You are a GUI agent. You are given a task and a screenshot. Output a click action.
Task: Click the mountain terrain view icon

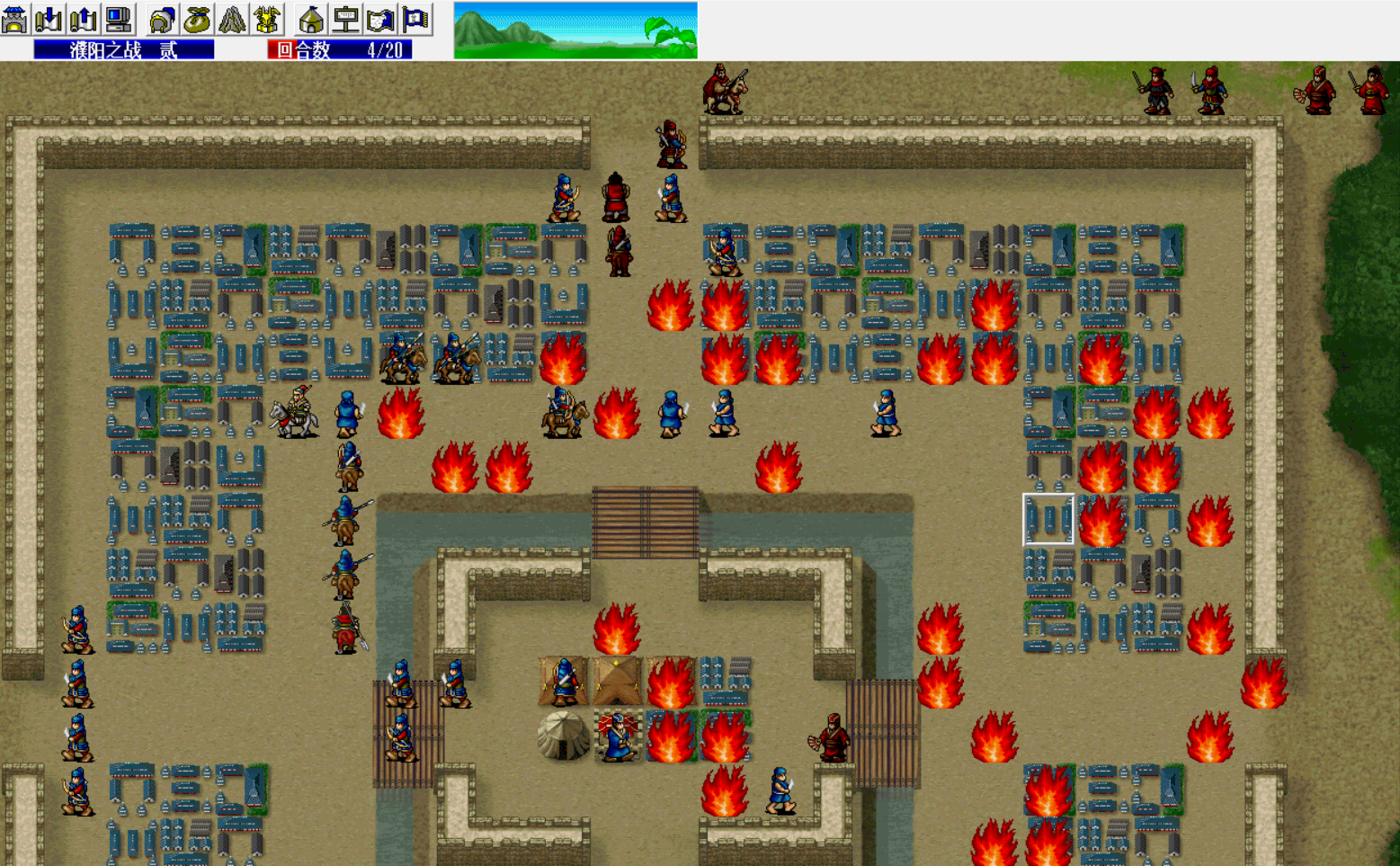pyautogui.click(x=231, y=18)
